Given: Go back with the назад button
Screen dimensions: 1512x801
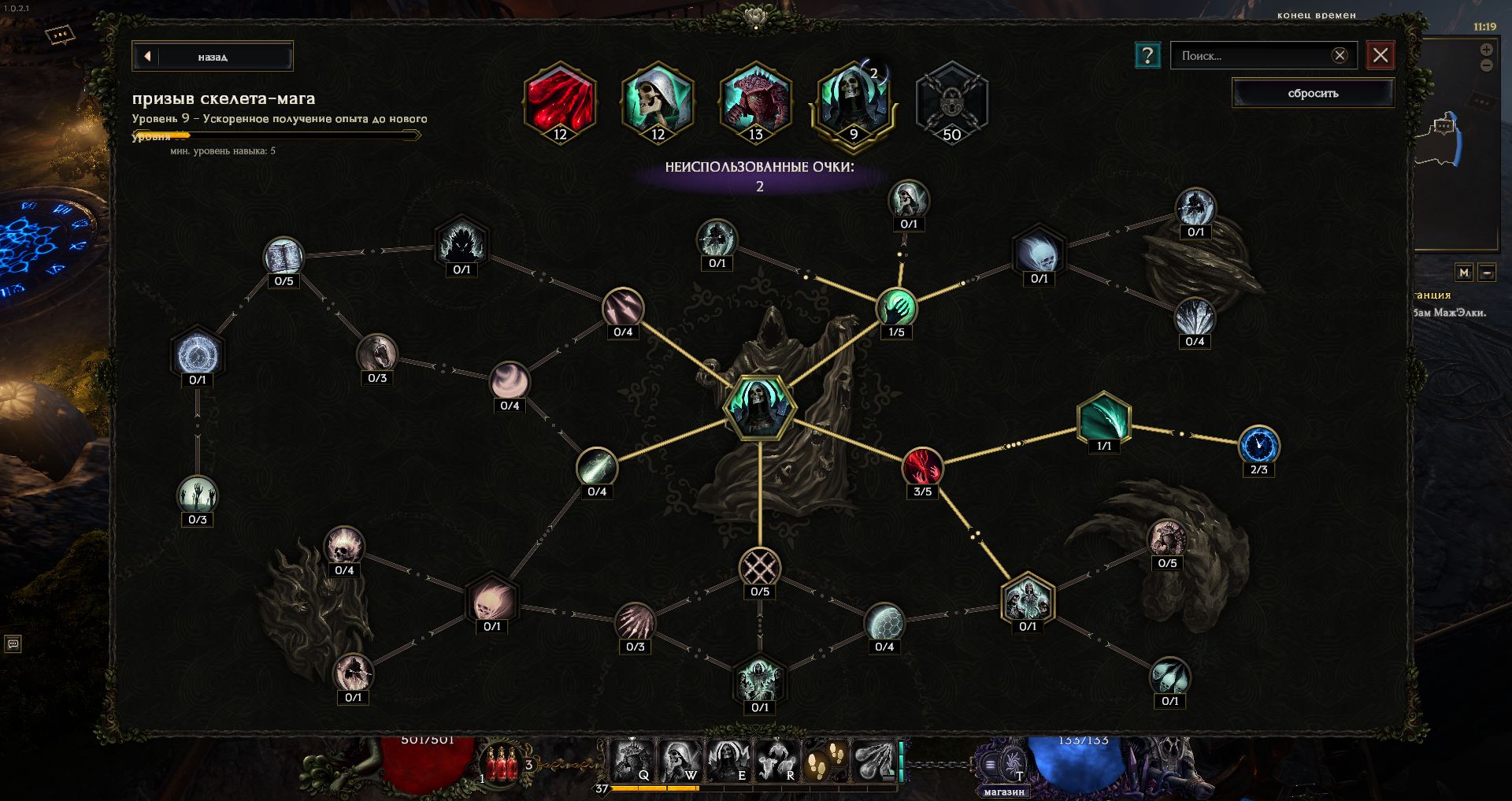Looking at the screenshot, I should coord(213,57).
